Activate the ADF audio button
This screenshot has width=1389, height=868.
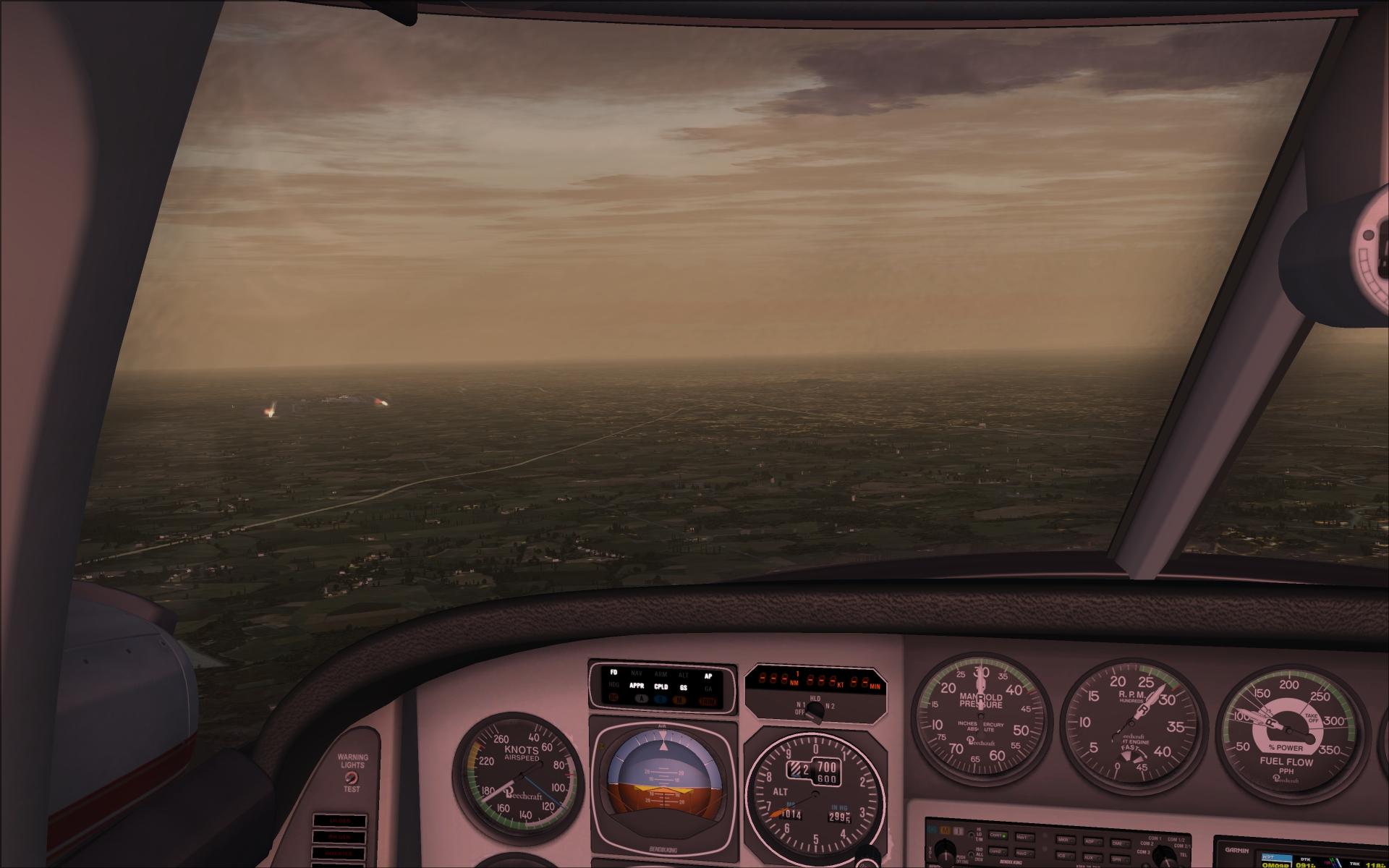coord(1092,841)
